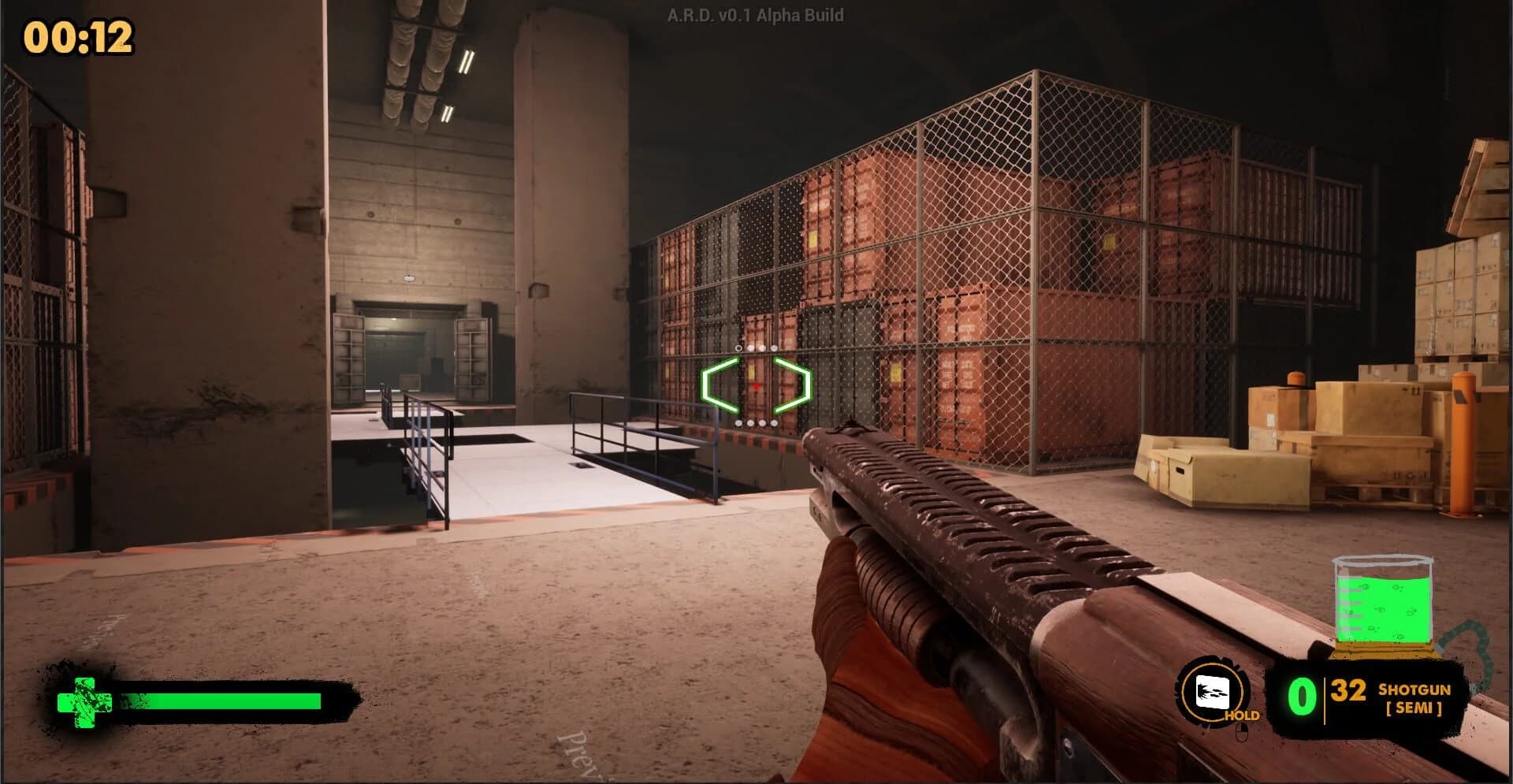Click the green health cross icon
This screenshot has height=784, width=1513.
coord(85,700)
